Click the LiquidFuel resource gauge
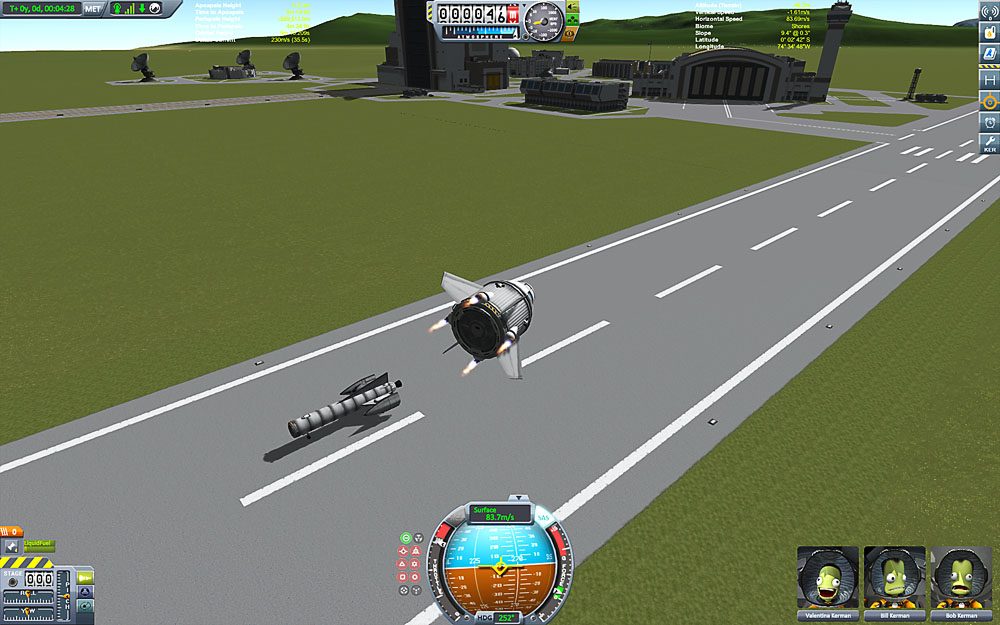The width and height of the screenshot is (1000, 625). click(x=40, y=546)
